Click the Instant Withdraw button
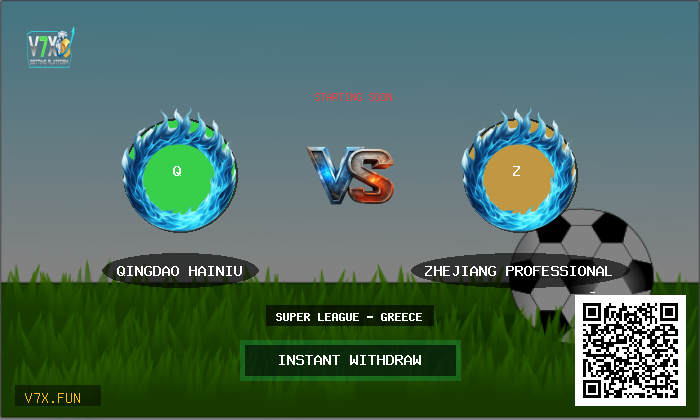 [x=350, y=361]
